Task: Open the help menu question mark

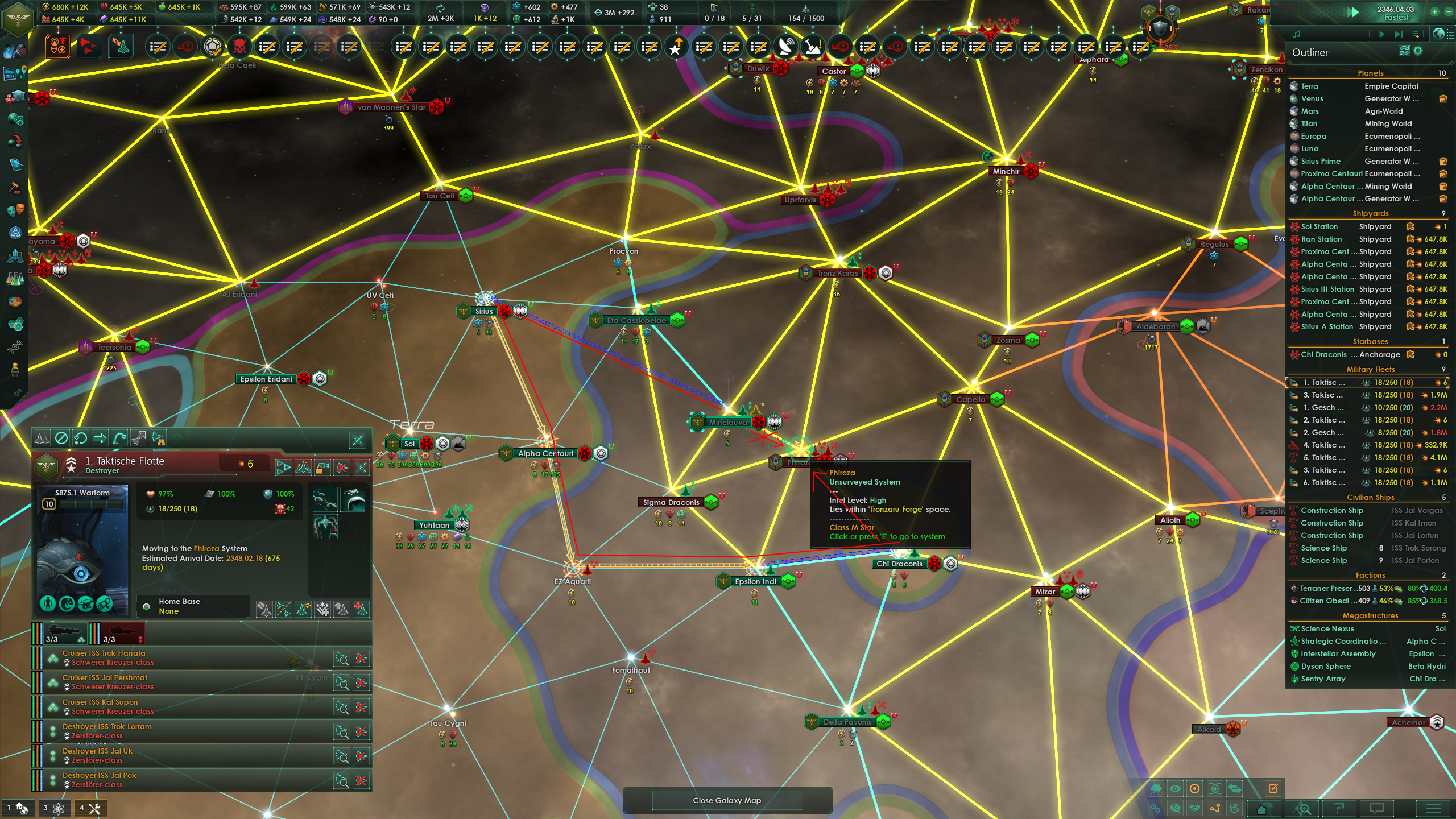Action: [x=1340, y=809]
